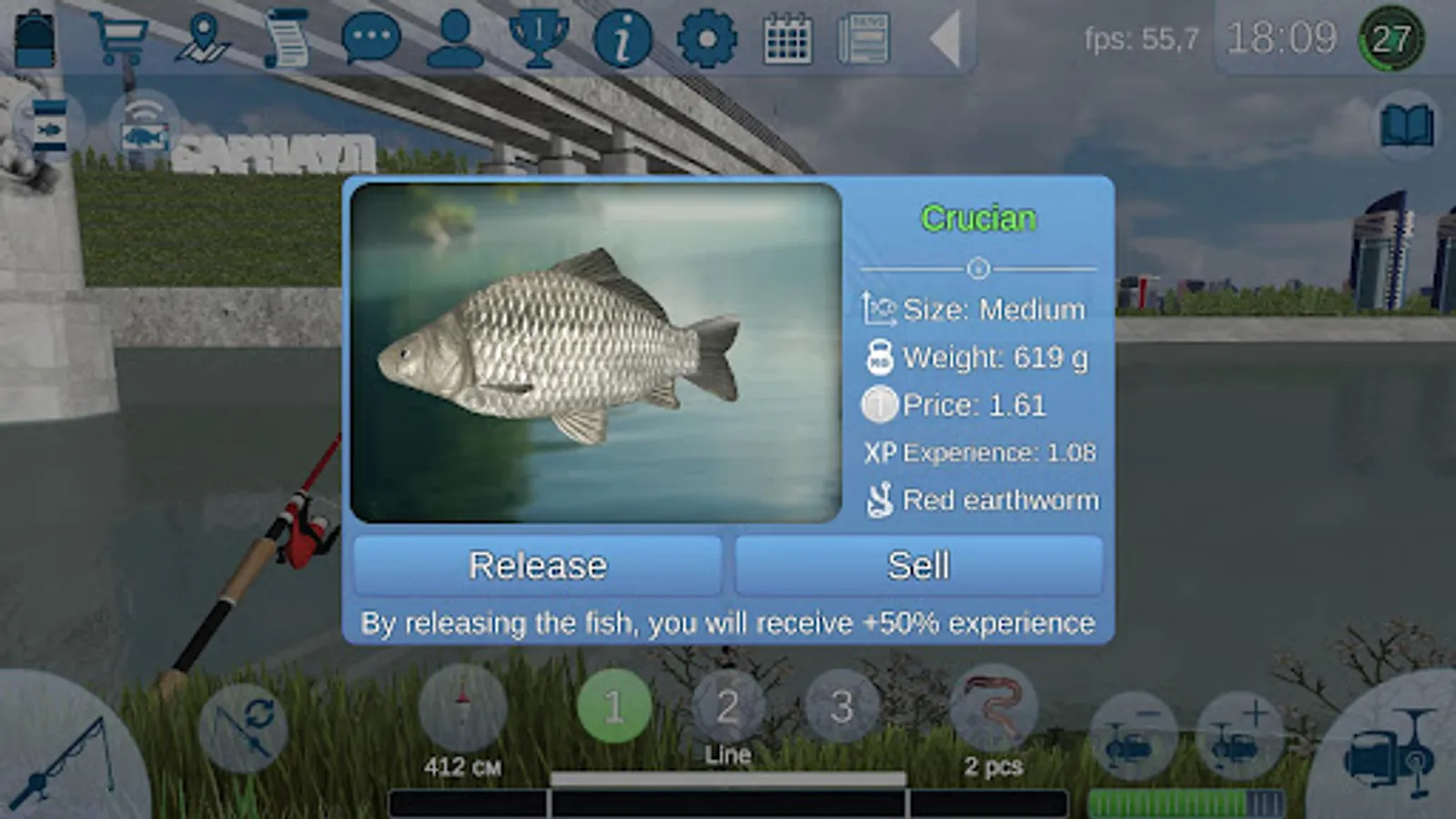
Task: Adjust the fish size slider marker
Action: (x=976, y=268)
